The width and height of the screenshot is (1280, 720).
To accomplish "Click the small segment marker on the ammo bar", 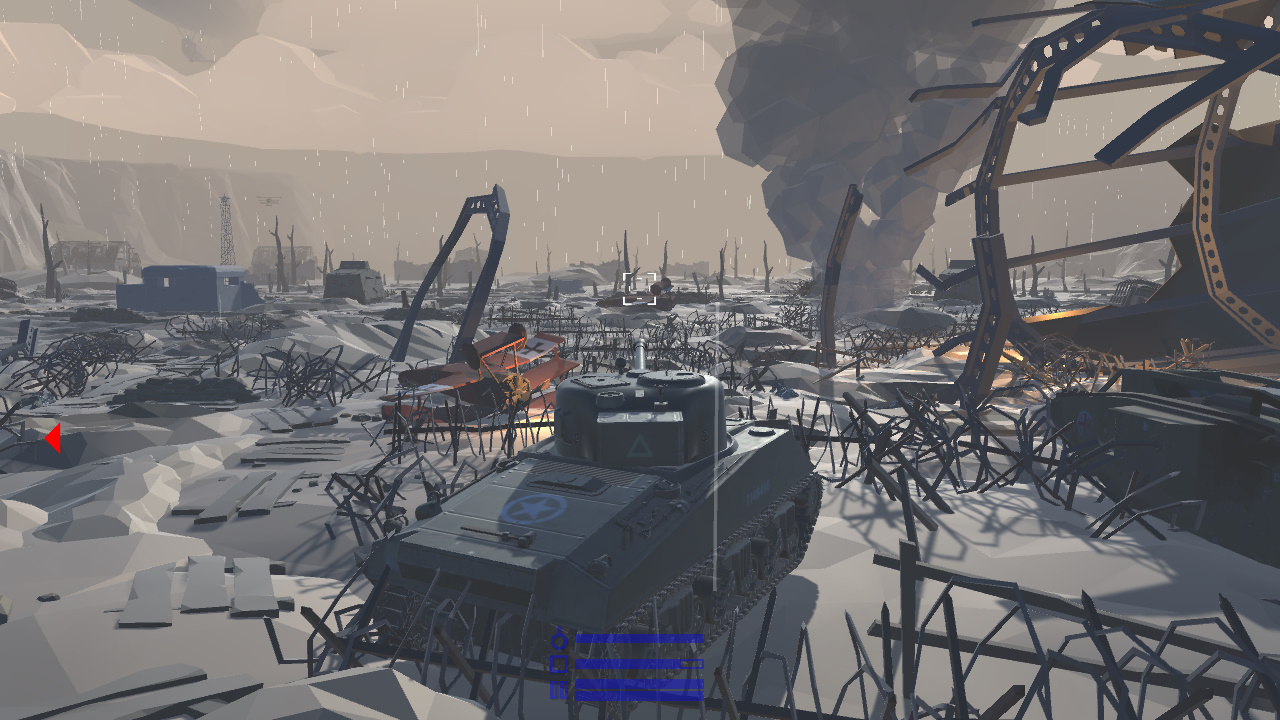I will pyautogui.click(x=691, y=663).
